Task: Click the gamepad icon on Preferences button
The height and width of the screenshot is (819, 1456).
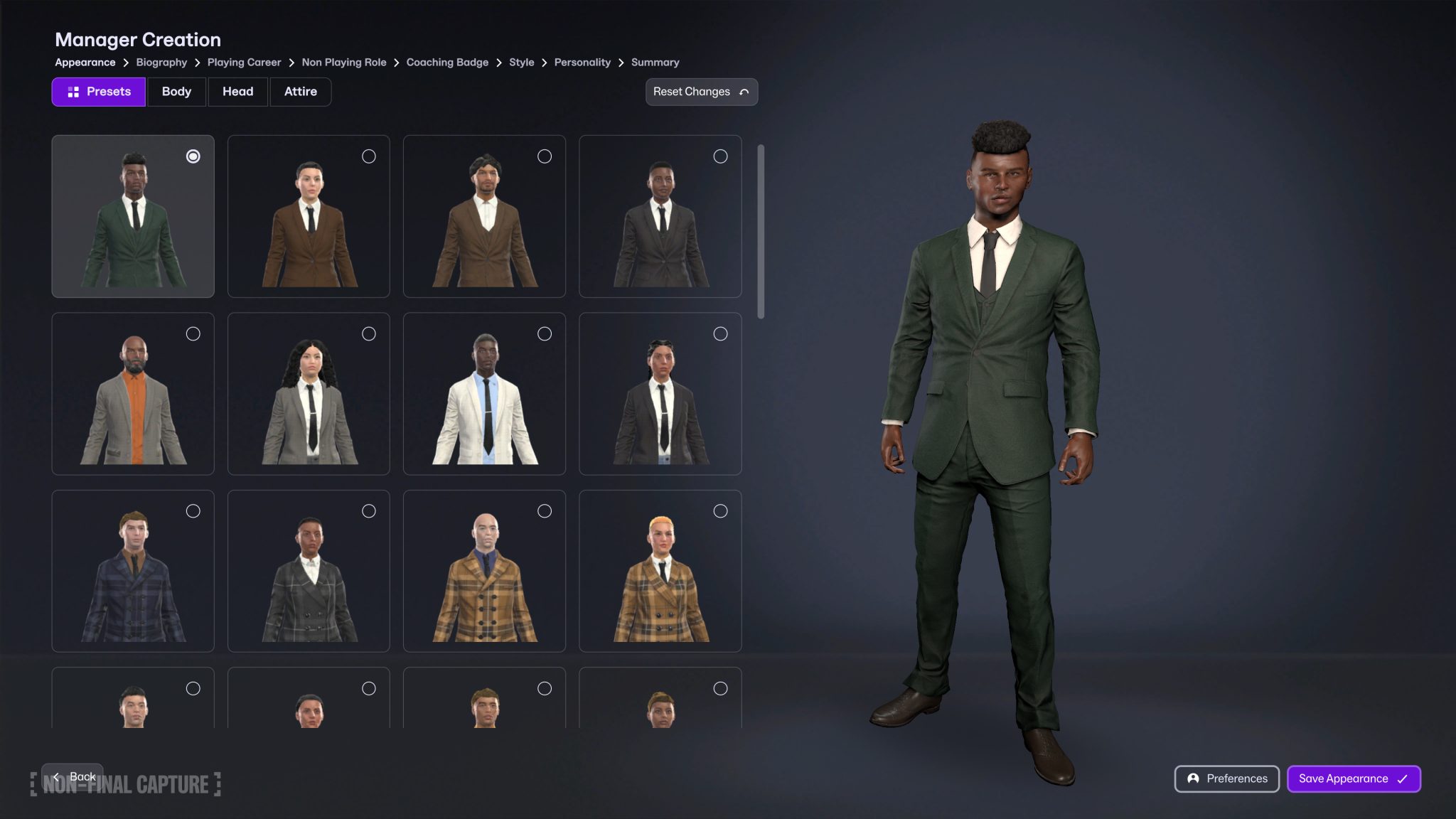Action: [1194, 778]
